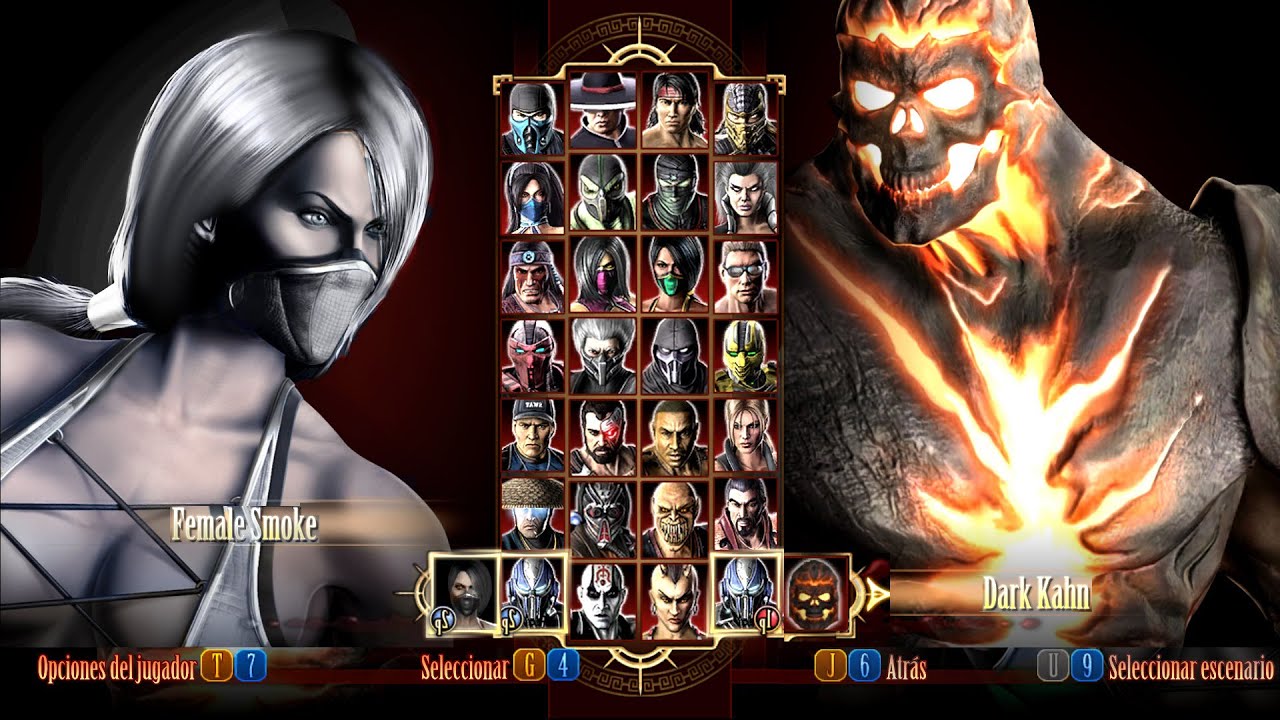Choose Raiden with the straw hat
1280x720 pixels.
tap(535, 514)
